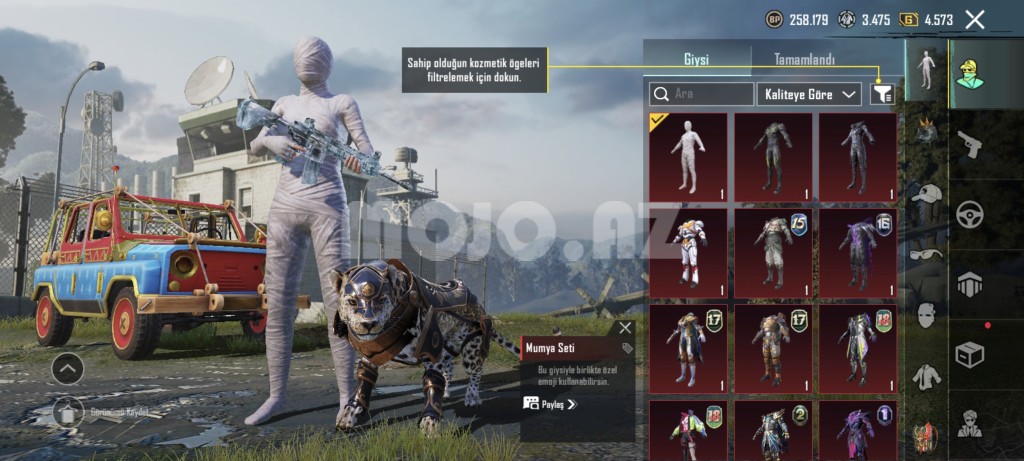Image resolution: width=1024 pixels, height=461 pixels.
Task: Choose the sunglasses eyewear category
Action: coord(927,254)
